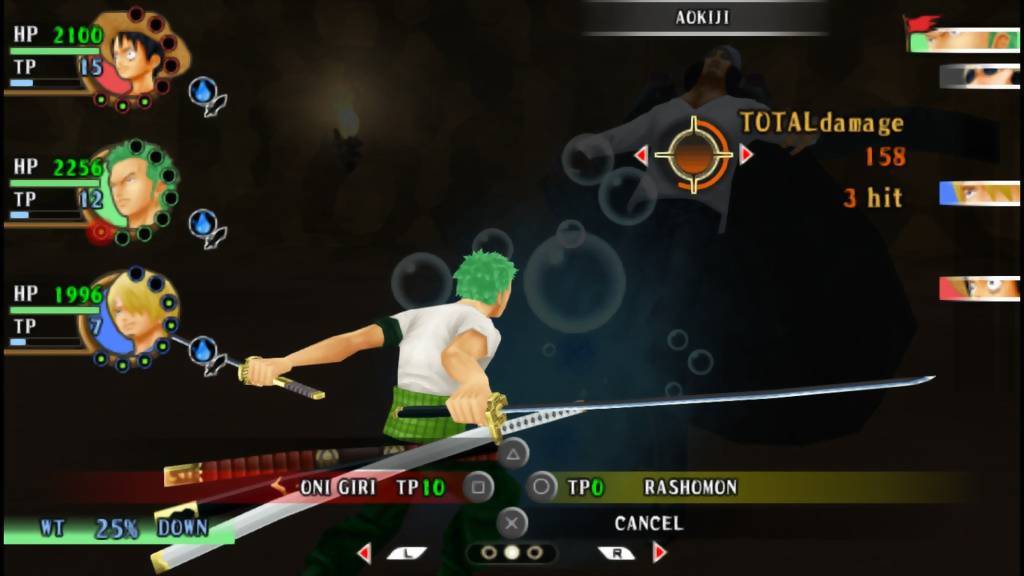Click the orange target reticle on Aokiji
The width and height of the screenshot is (1024, 576).
click(693, 155)
